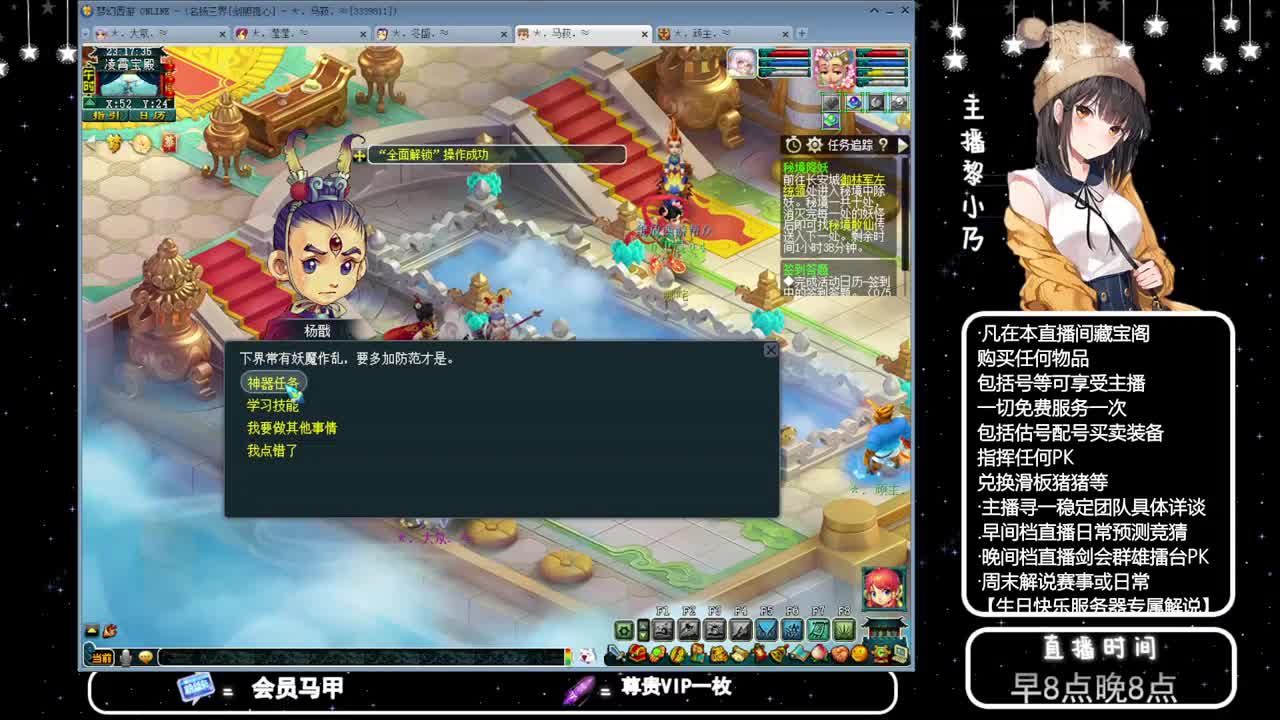Expand the chat panel with the up arrow
The image size is (1280, 720).
(x=92, y=630)
